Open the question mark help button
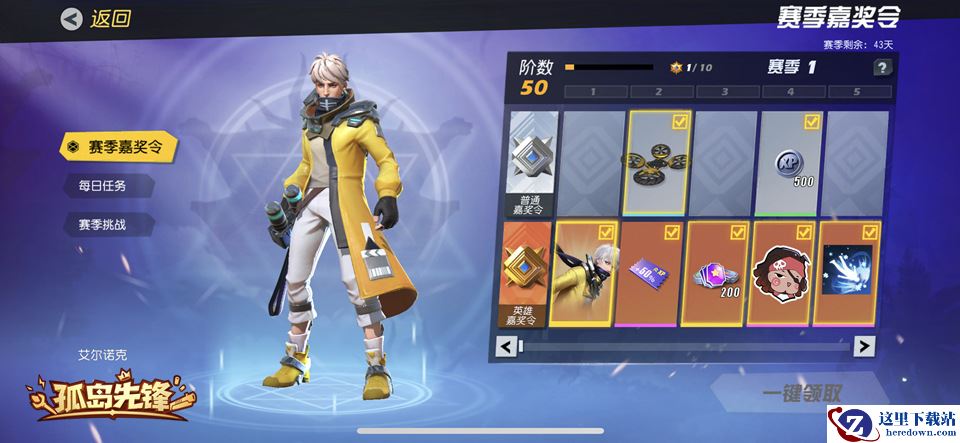The image size is (960, 443). pyautogui.click(x=882, y=68)
